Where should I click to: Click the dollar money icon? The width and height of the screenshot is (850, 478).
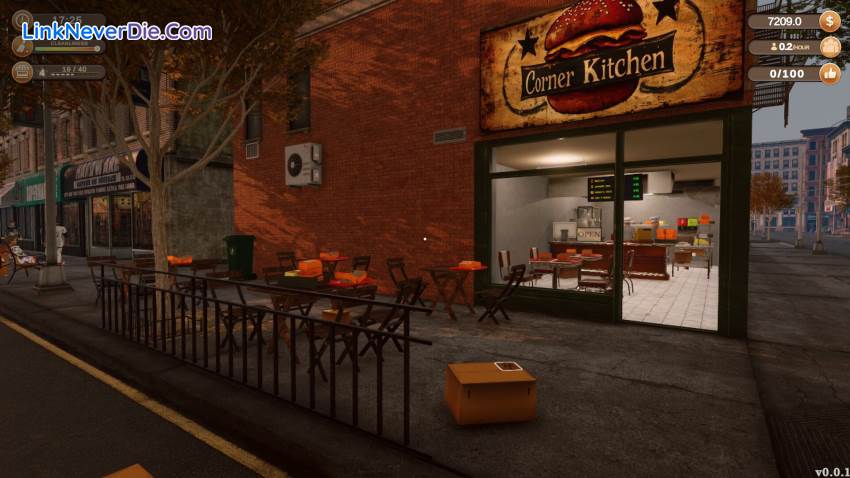point(829,21)
